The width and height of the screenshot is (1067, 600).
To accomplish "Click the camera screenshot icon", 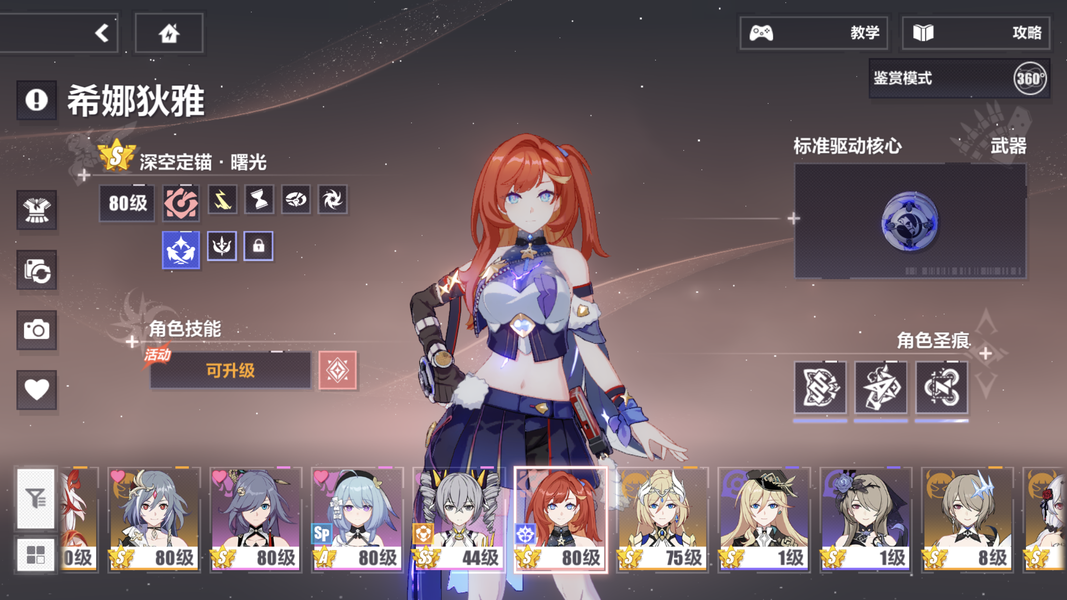I will [37, 329].
